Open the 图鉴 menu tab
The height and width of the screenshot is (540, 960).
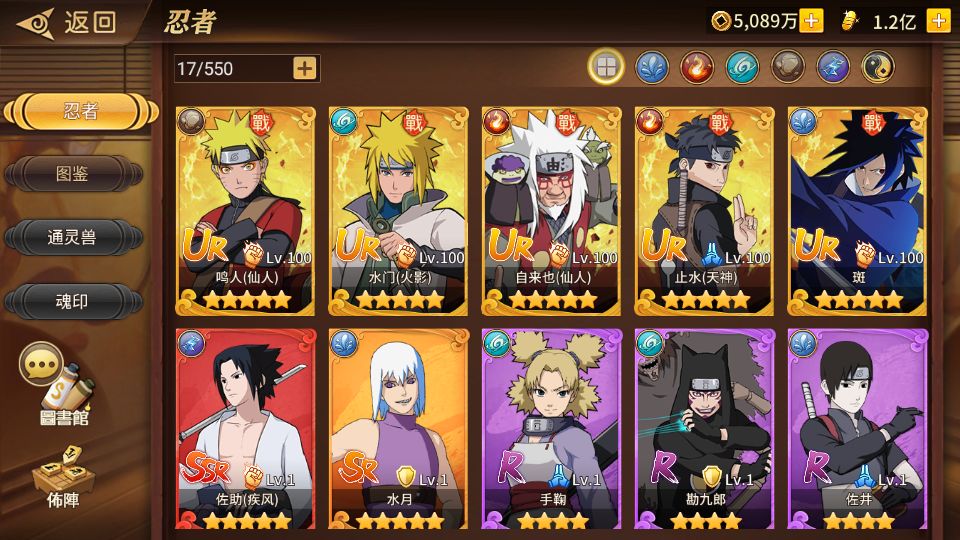click(72, 174)
